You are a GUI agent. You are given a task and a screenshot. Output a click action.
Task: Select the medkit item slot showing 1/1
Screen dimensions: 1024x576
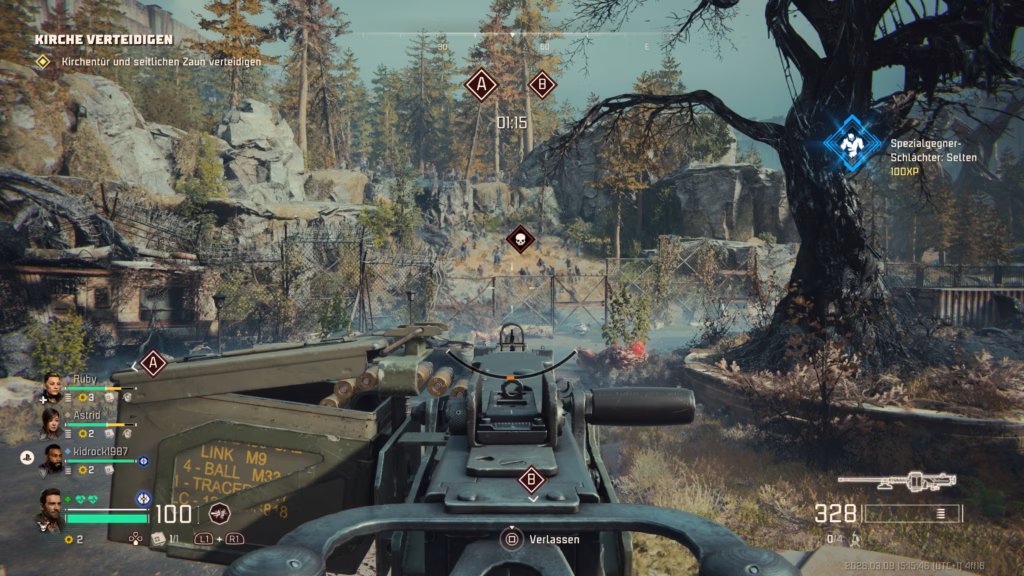[157, 538]
